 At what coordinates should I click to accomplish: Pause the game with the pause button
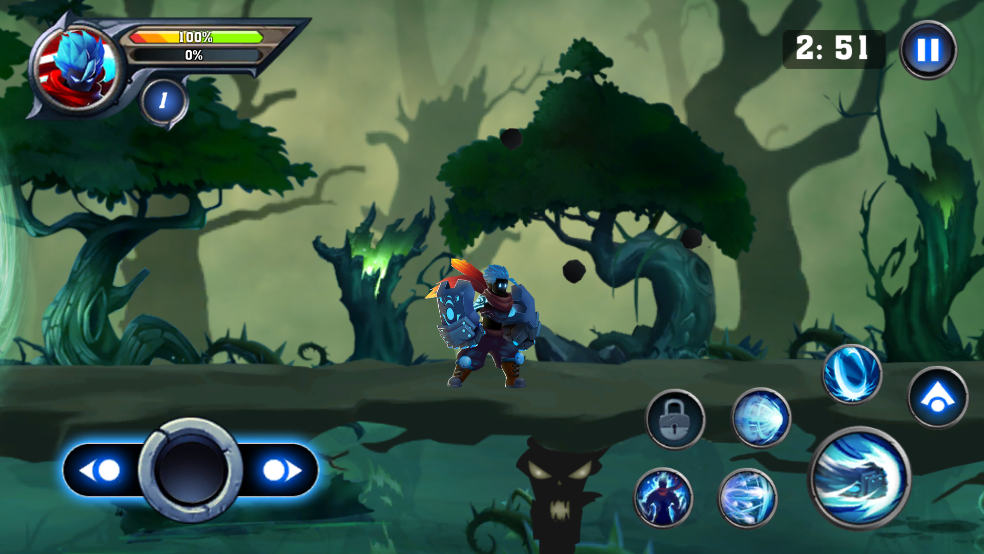927,50
